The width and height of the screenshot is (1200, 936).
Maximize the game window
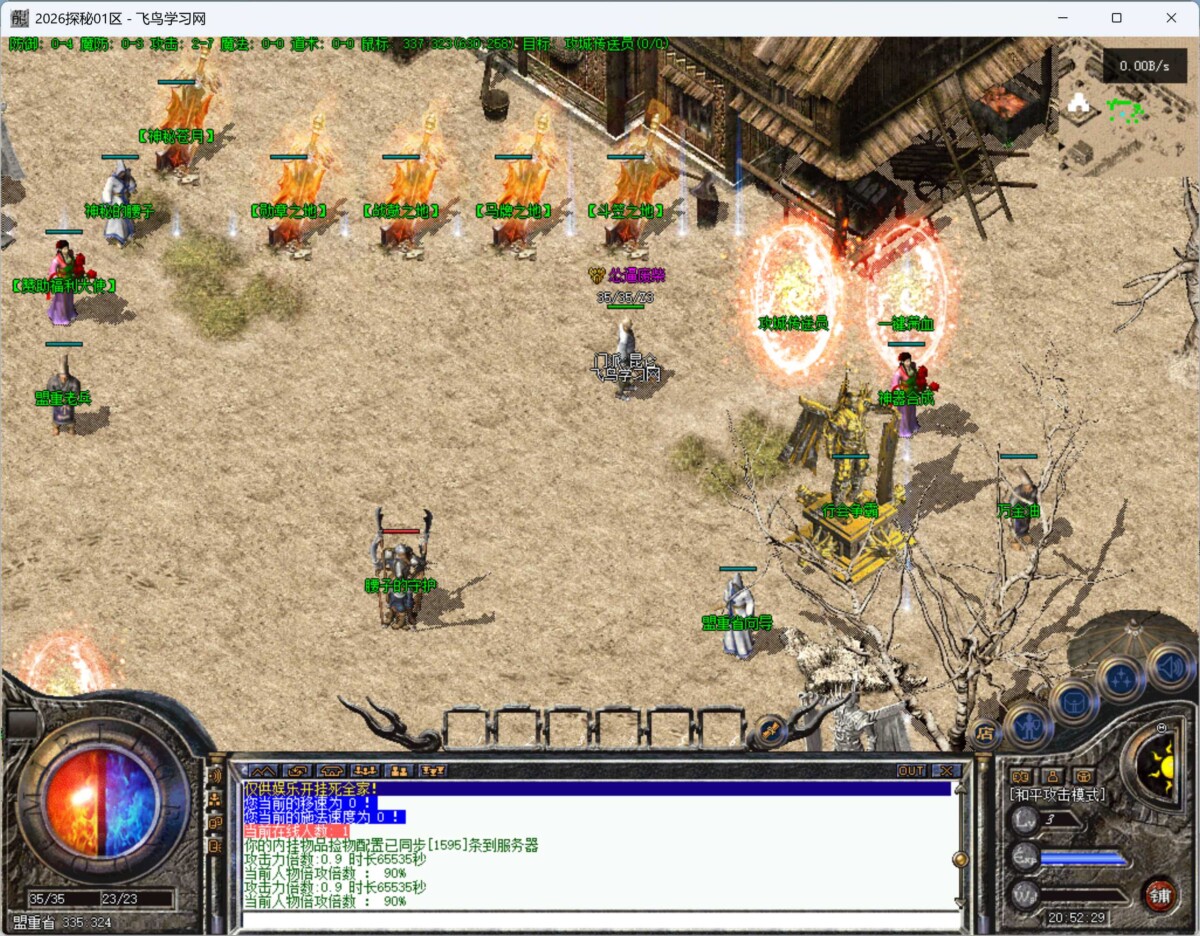(1117, 18)
